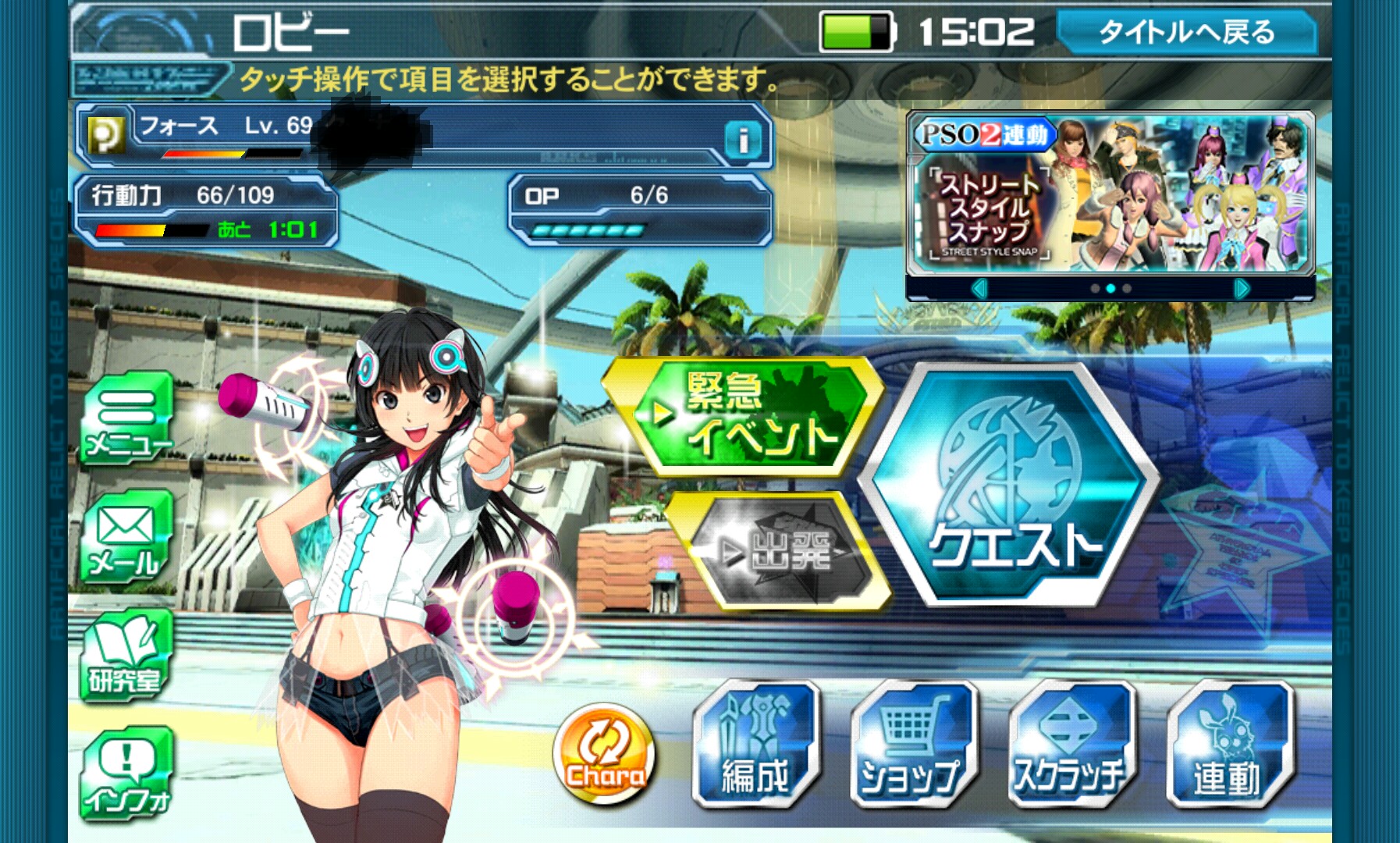Open the ストリートスタイルスナップ banner
Viewport: 1400px width, 843px height.
pos(1110,194)
